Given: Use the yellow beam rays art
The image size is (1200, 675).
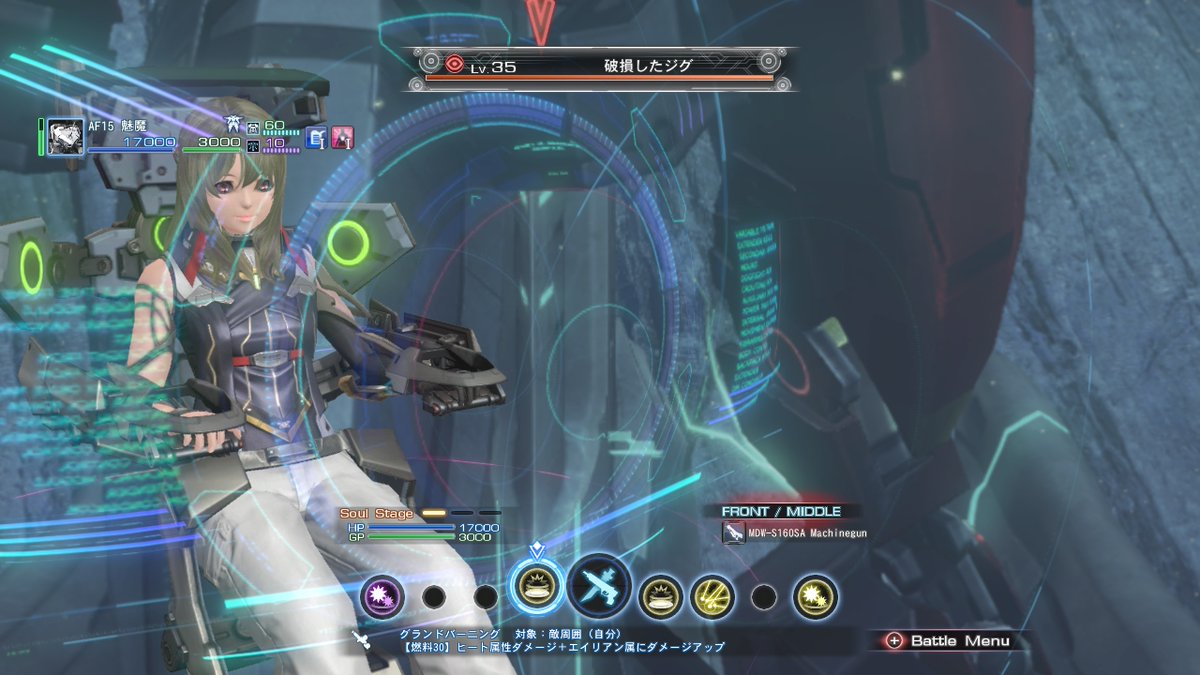Looking at the screenshot, I should click(712, 597).
